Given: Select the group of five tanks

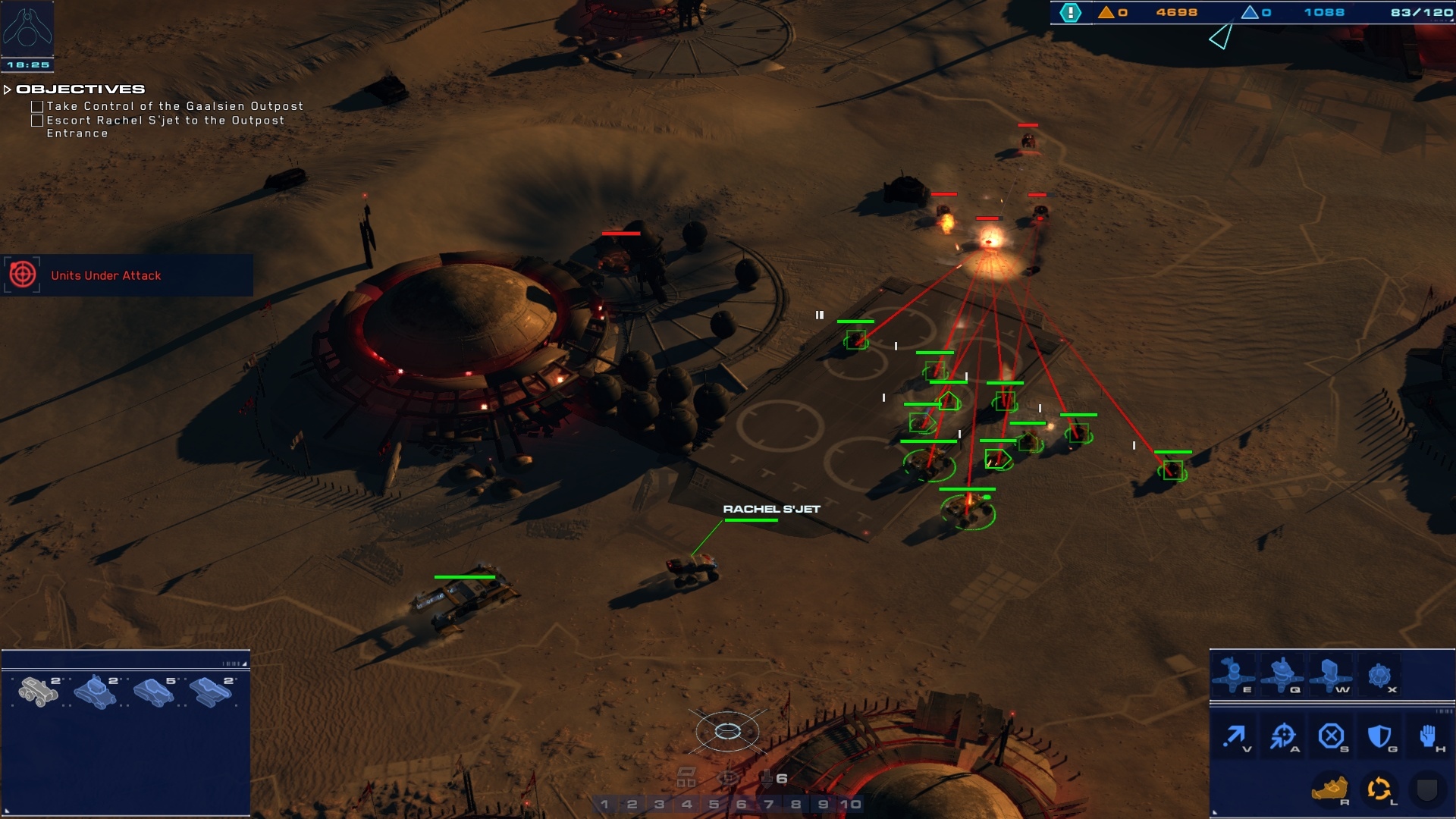Looking at the screenshot, I should click(x=153, y=691).
